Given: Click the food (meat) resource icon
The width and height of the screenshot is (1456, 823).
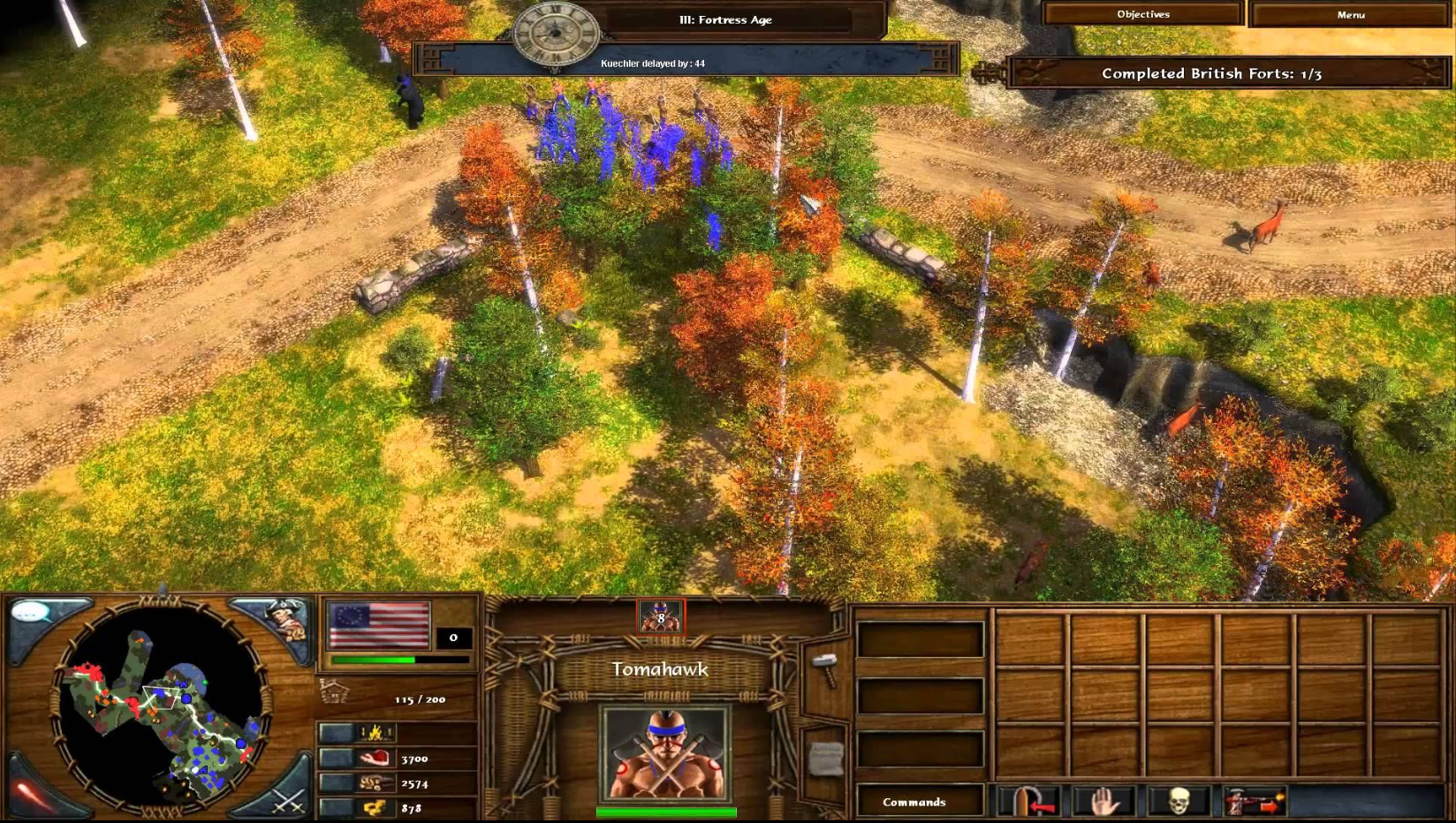Looking at the screenshot, I should pos(374,759).
